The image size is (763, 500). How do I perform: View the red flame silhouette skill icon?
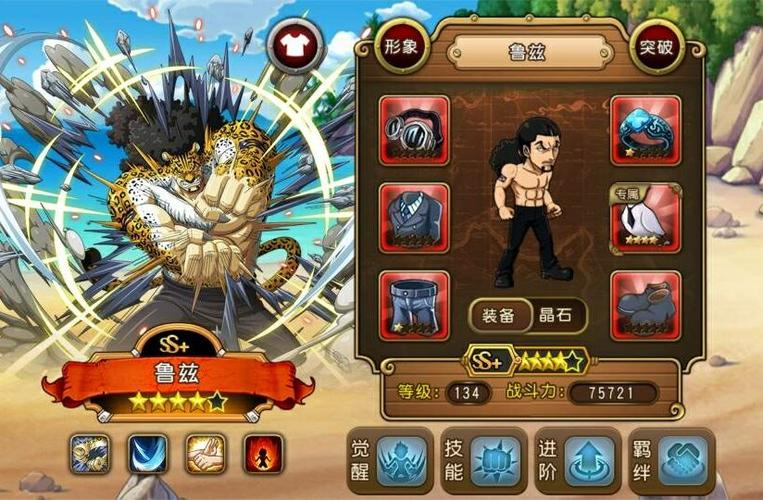pos(263,453)
